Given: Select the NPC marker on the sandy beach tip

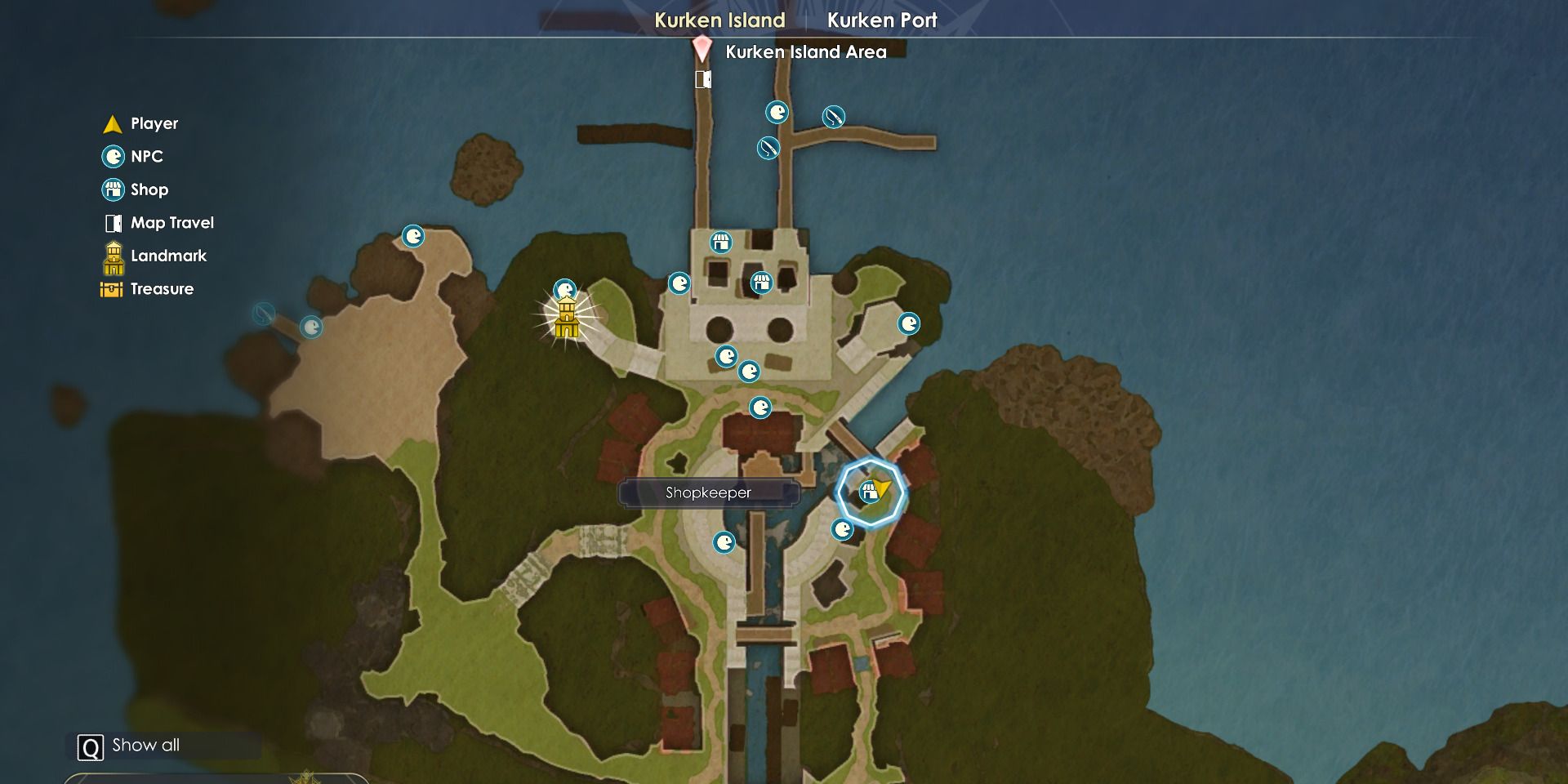Looking at the screenshot, I should pos(414,237).
